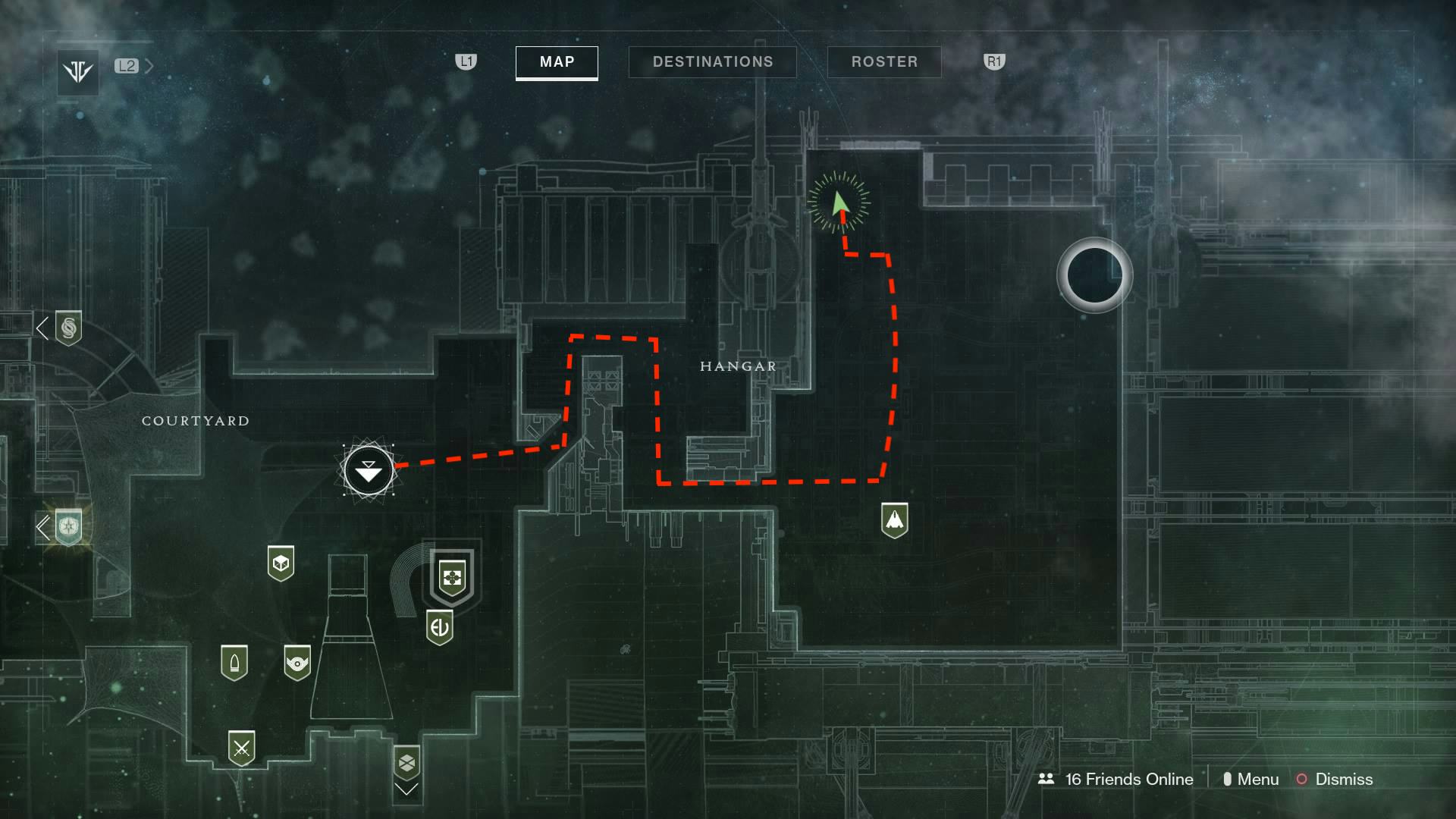Select the Hangar ship vendor marker
This screenshot has width=1456, height=819.
[x=895, y=520]
